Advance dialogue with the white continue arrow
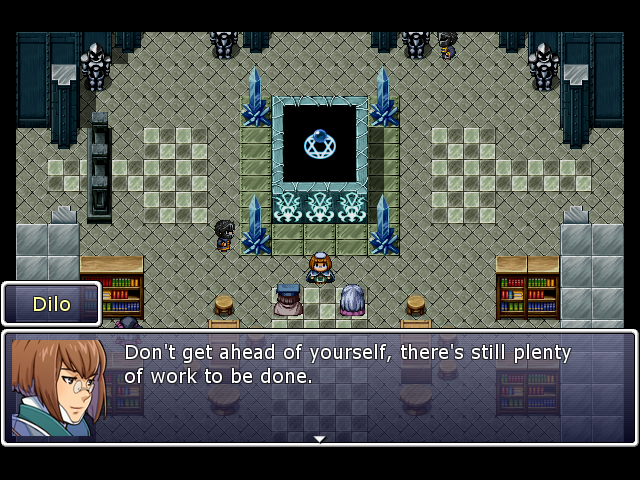Viewport: 640px width, 480px height. (319, 438)
